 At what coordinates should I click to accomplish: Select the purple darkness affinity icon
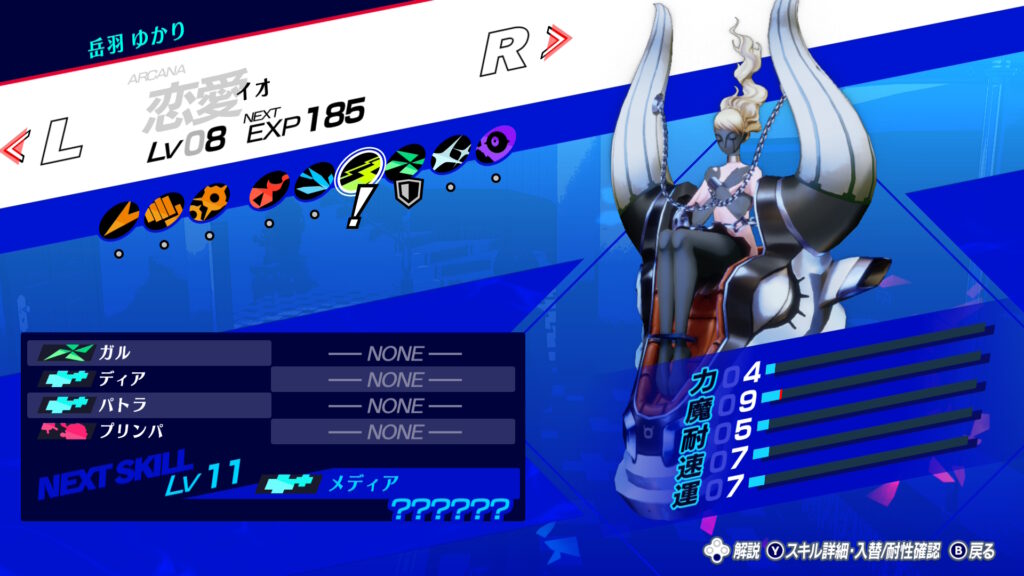click(496, 143)
